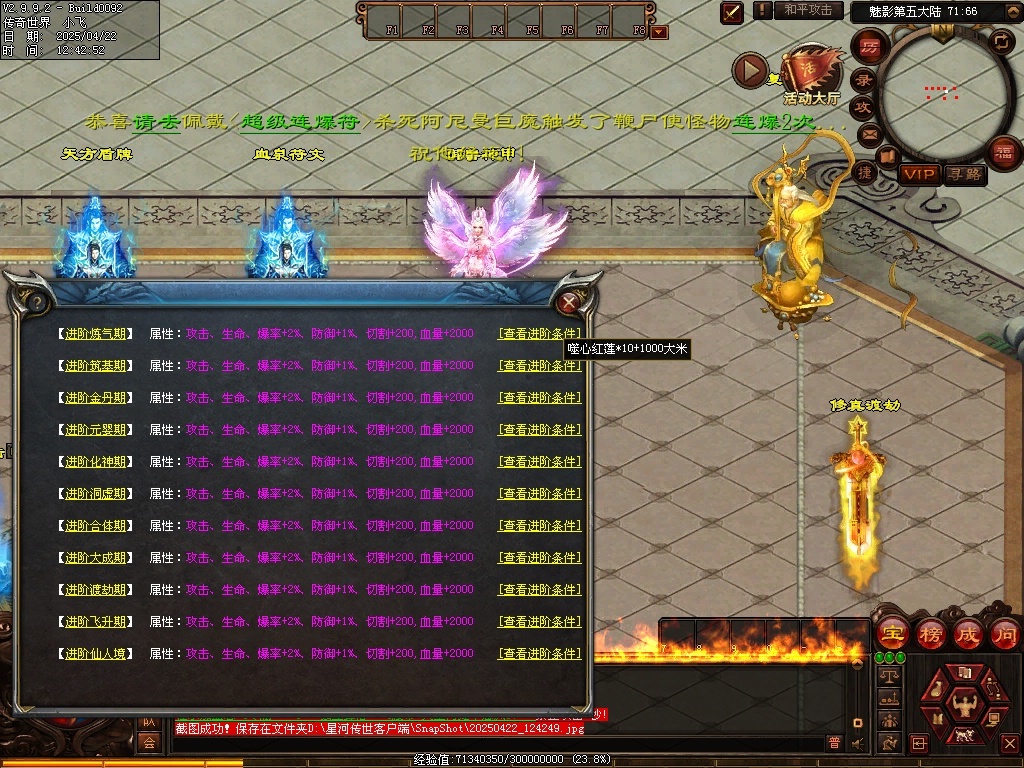Open the dialog's question mark help button
The height and width of the screenshot is (768, 1024).
pos(37,302)
